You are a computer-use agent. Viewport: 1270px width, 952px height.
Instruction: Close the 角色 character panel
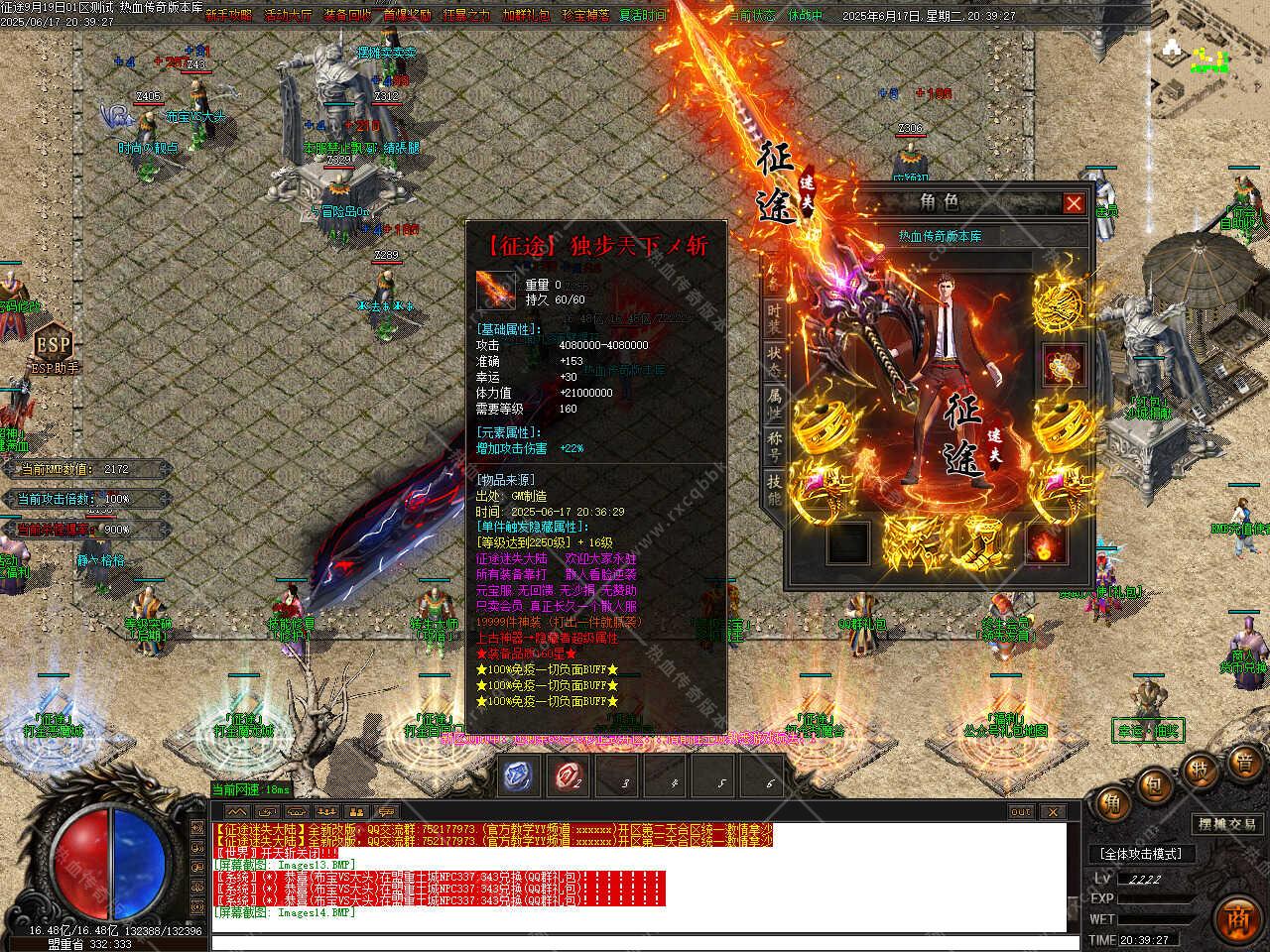[x=1074, y=203]
